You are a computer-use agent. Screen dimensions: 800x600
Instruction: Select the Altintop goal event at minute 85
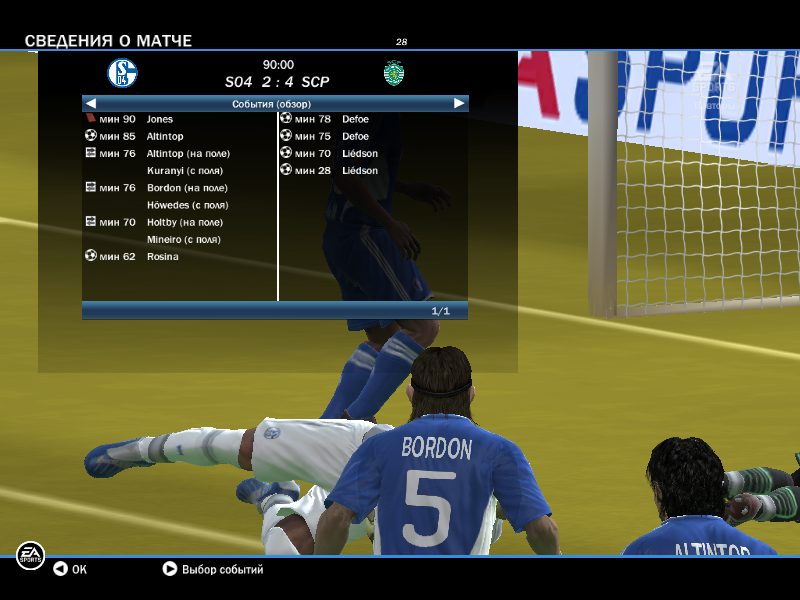pyautogui.click(x=165, y=136)
